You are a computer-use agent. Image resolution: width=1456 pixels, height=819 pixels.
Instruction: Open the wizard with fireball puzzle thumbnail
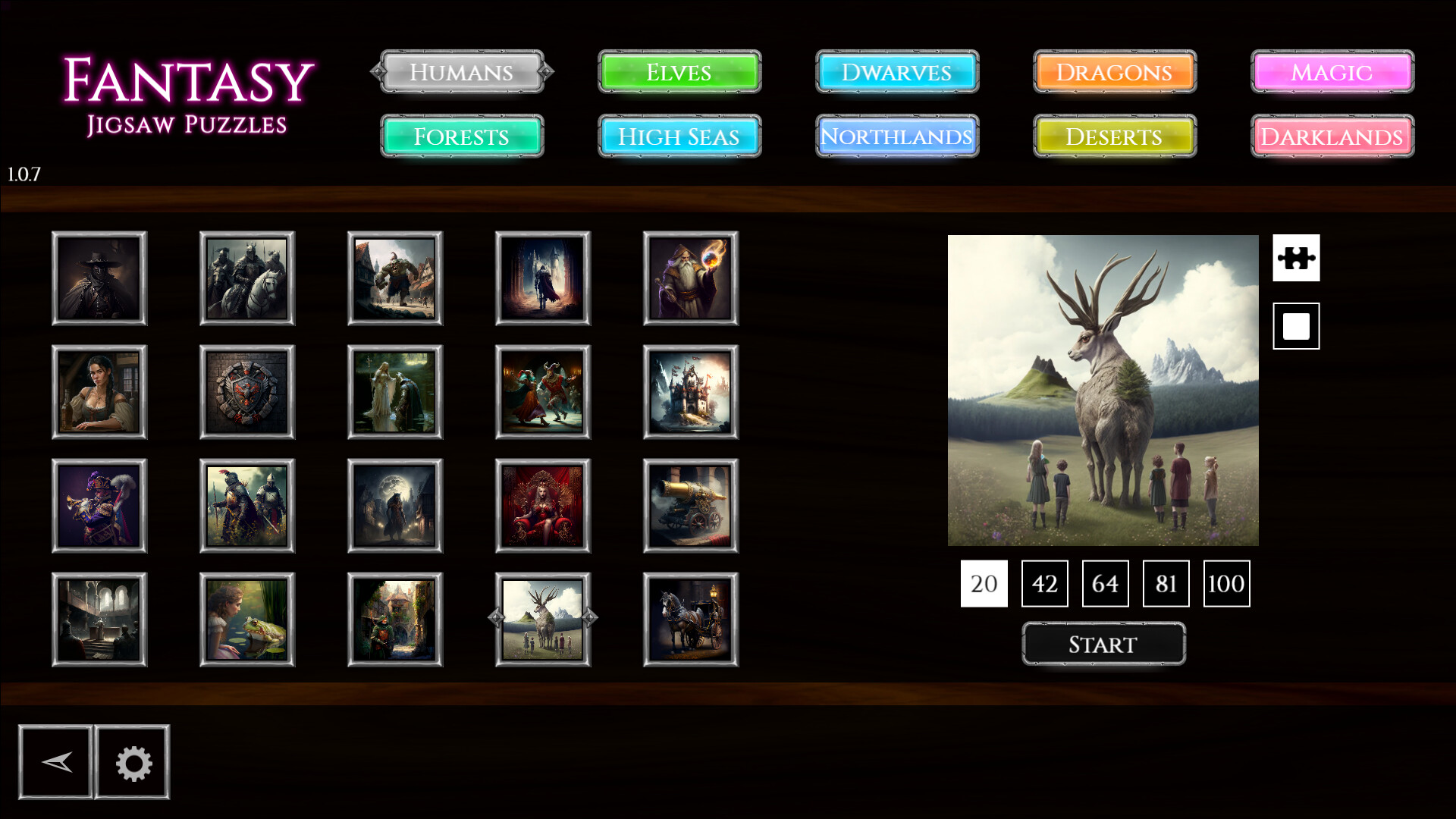(x=691, y=278)
